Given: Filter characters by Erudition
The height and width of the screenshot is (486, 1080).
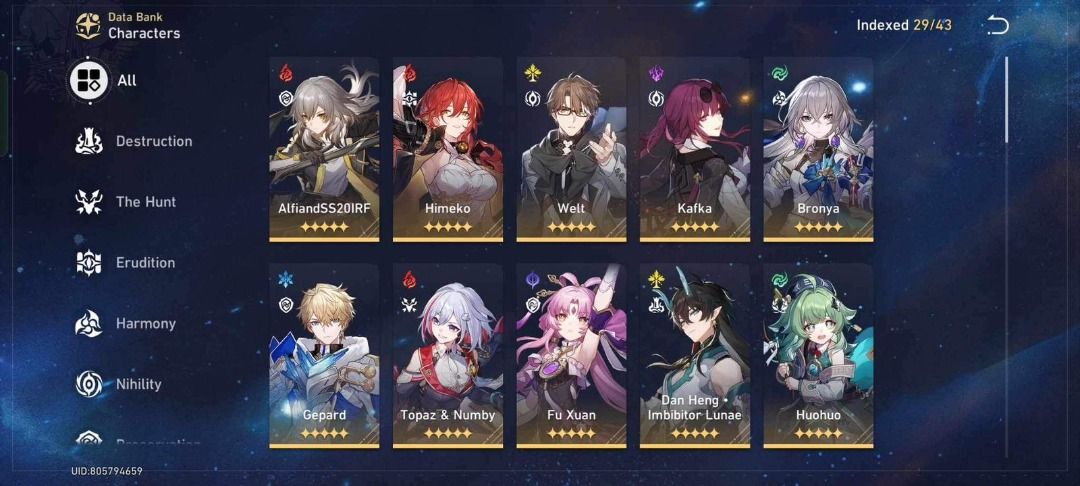Looking at the screenshot, I should (x=127, y=263).
